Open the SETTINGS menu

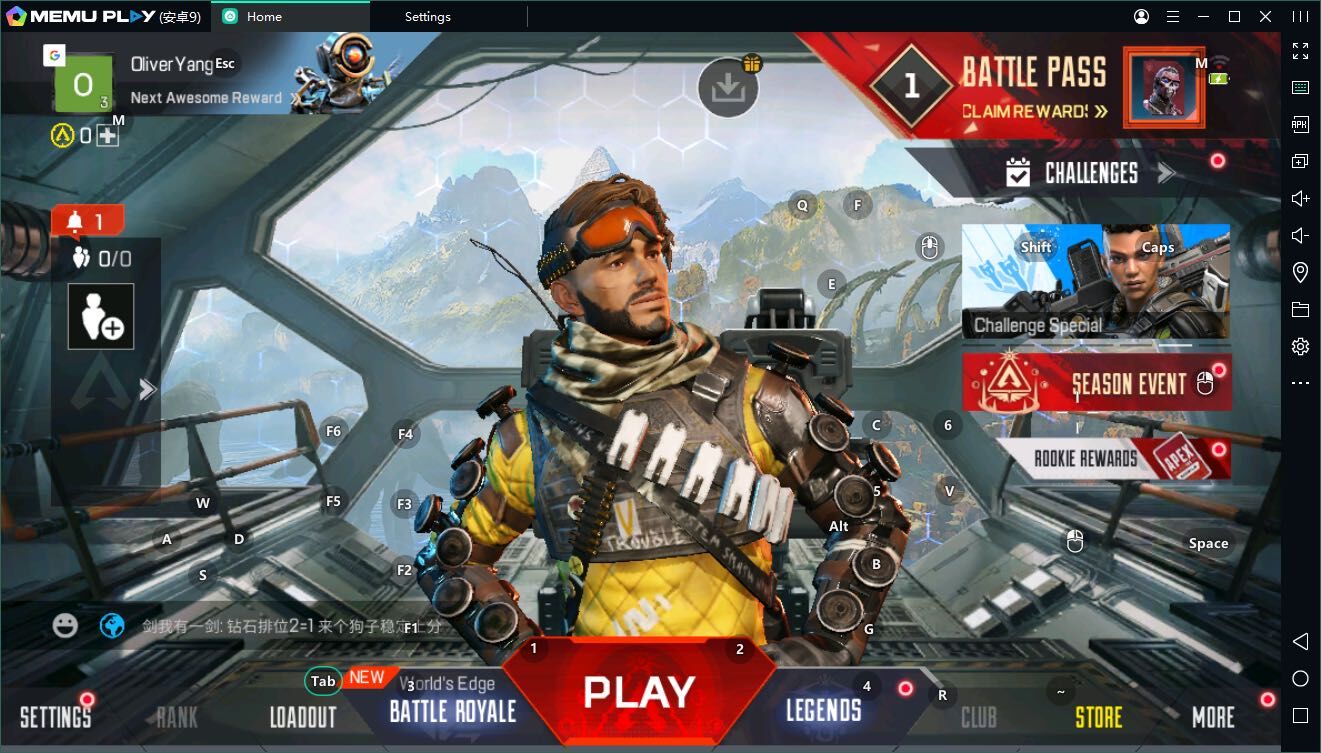pos(55,716)
